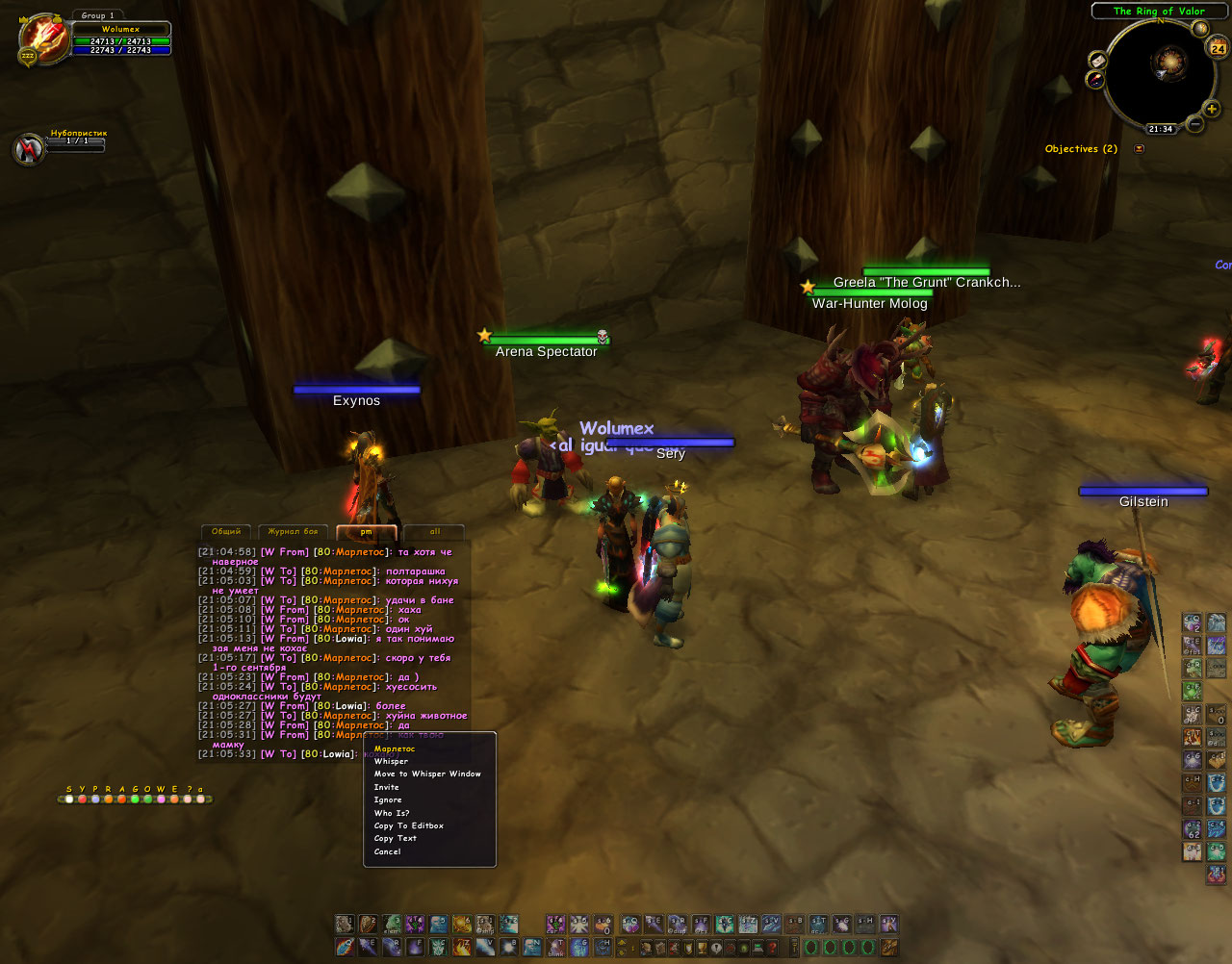1232x964 pixels.
Task: Cancel the chat context menu
Action: 387,851
